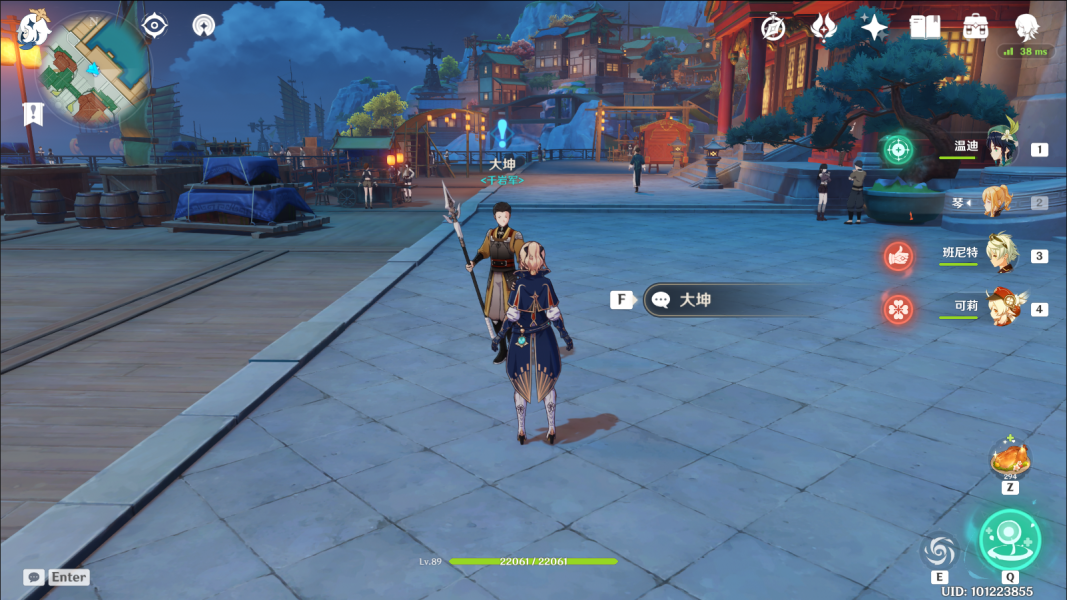The width and height of the screenshot is (1067, 600).
Task: Open the Adventurer Handbook book icon
Action: [x=925, y=28]
